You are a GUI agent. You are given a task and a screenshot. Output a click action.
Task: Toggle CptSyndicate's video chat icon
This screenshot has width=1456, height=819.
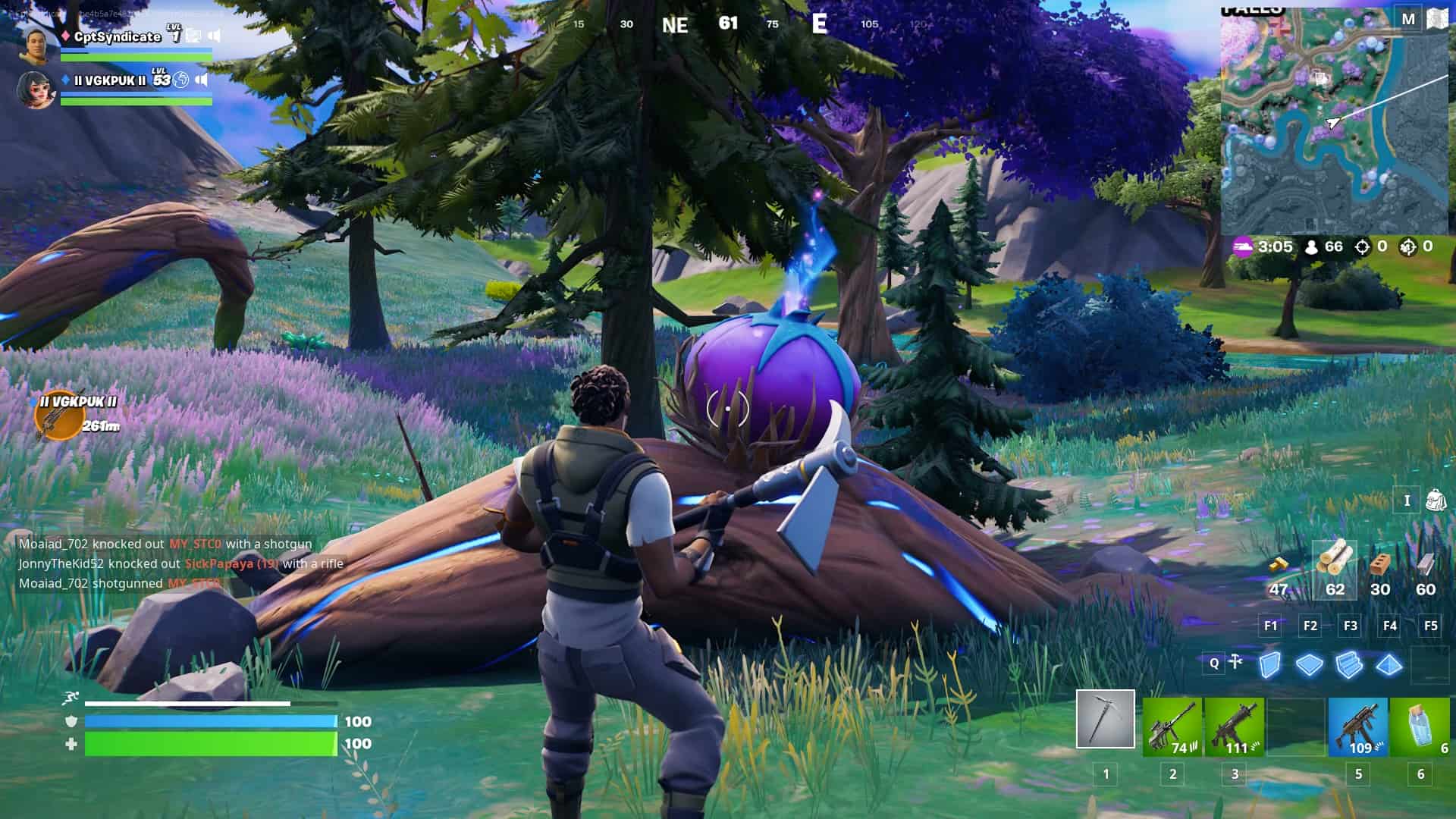pyautogui.click(x=193, y=36)
